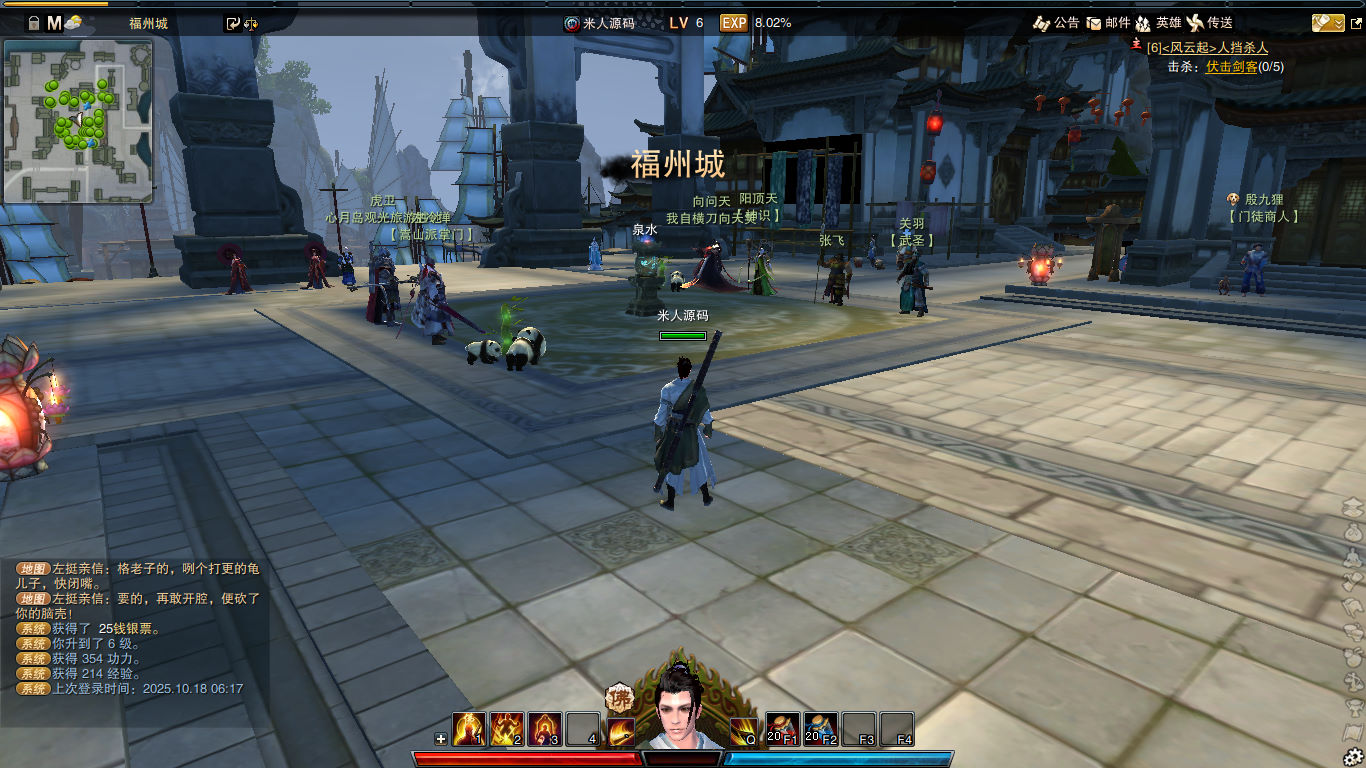Use the red potion in slot F1
1366x768 pixels.
783,729
